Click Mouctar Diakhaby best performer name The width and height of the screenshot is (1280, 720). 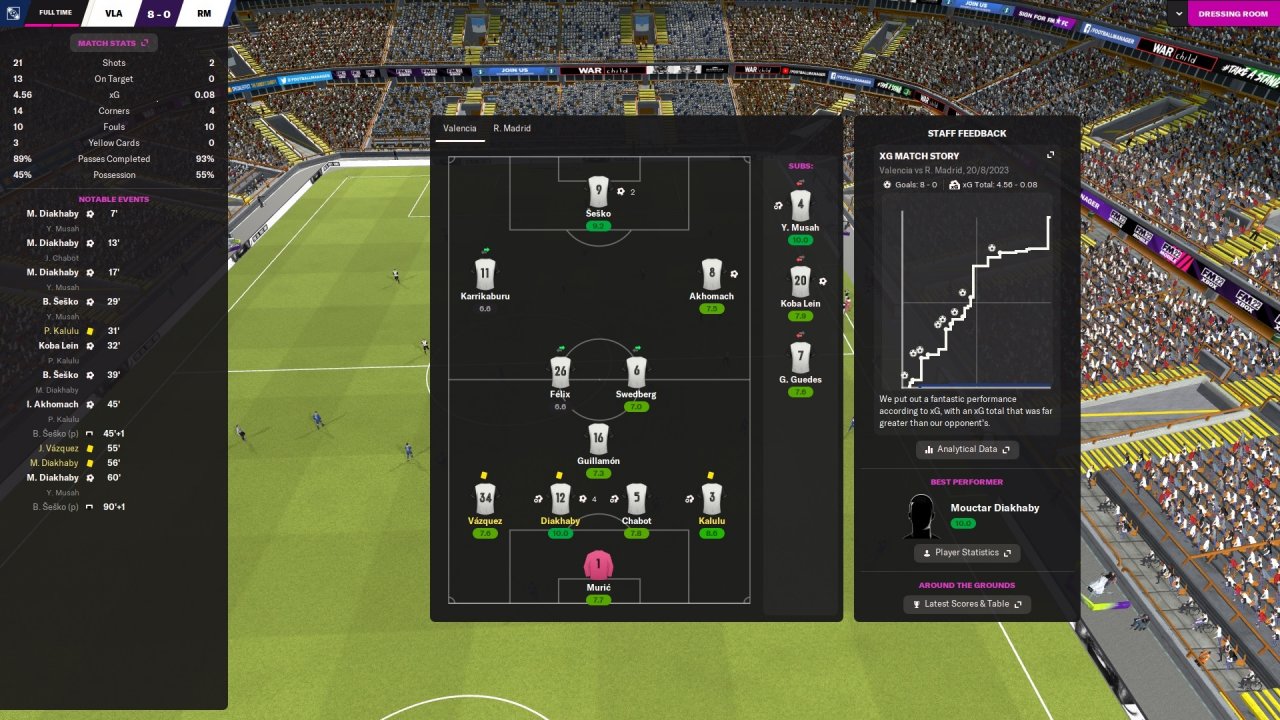[x=994, y=508]
